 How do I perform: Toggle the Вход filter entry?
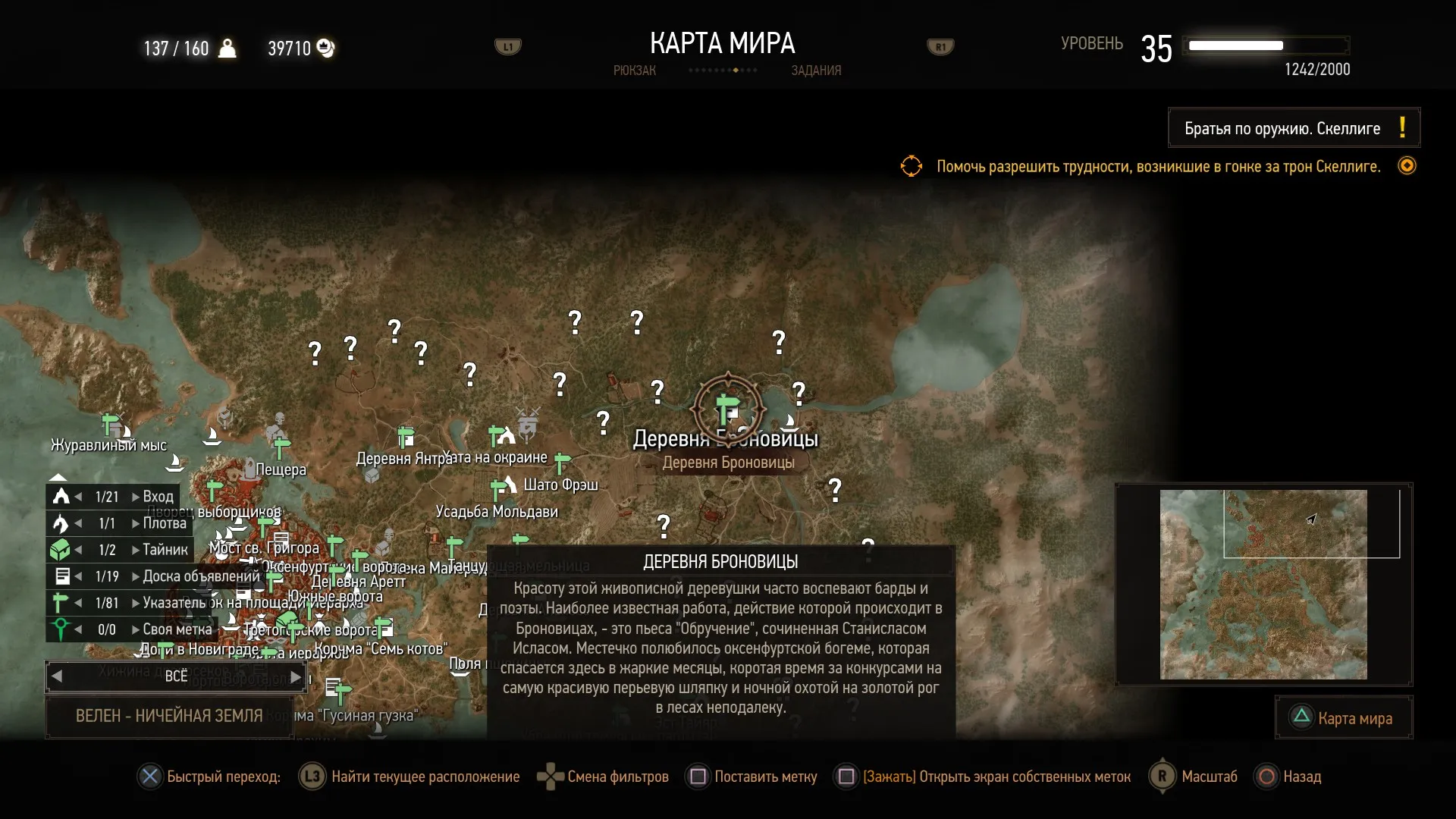114,497
